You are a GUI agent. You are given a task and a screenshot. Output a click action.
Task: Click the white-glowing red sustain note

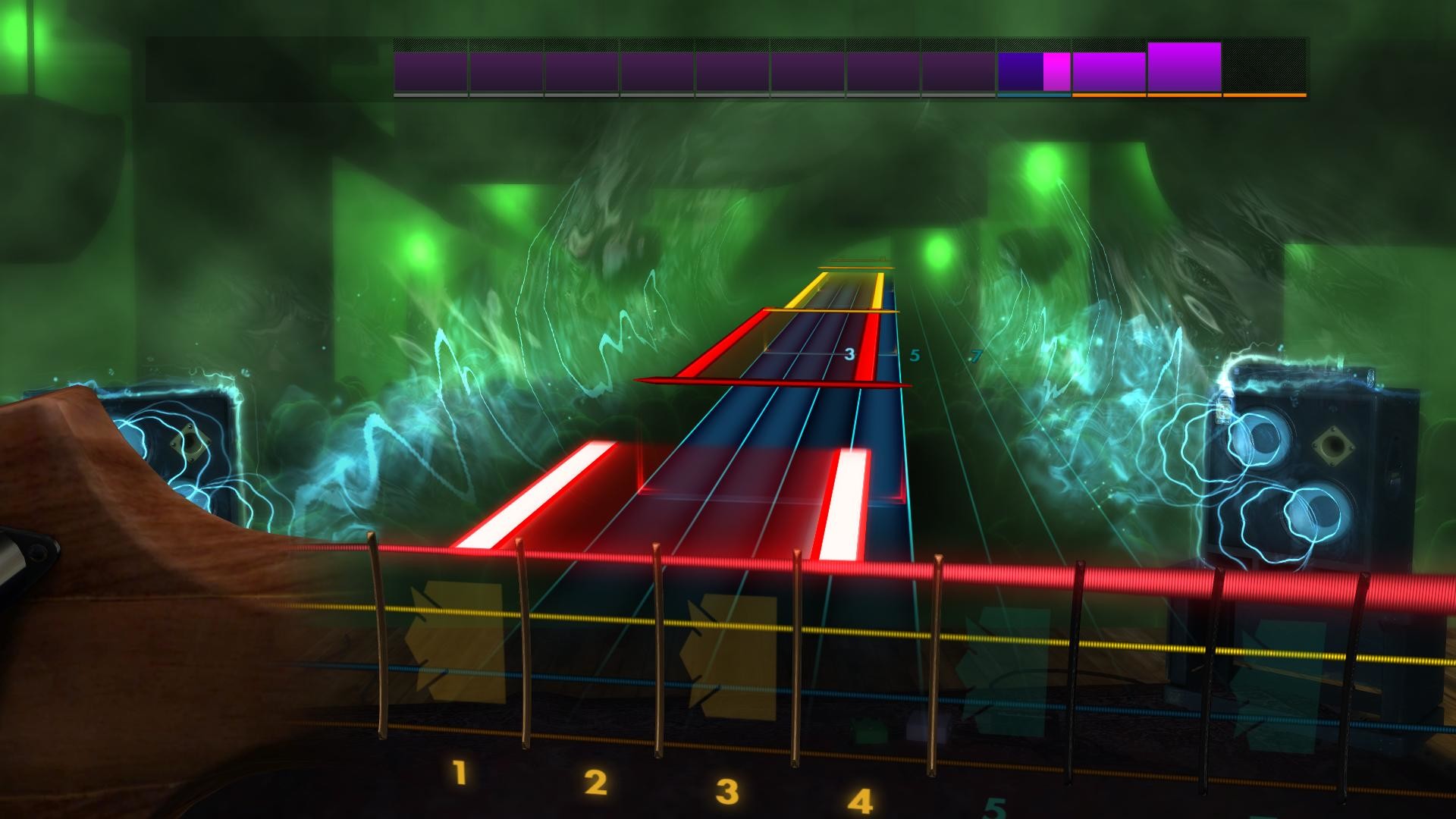click(842, 500)
